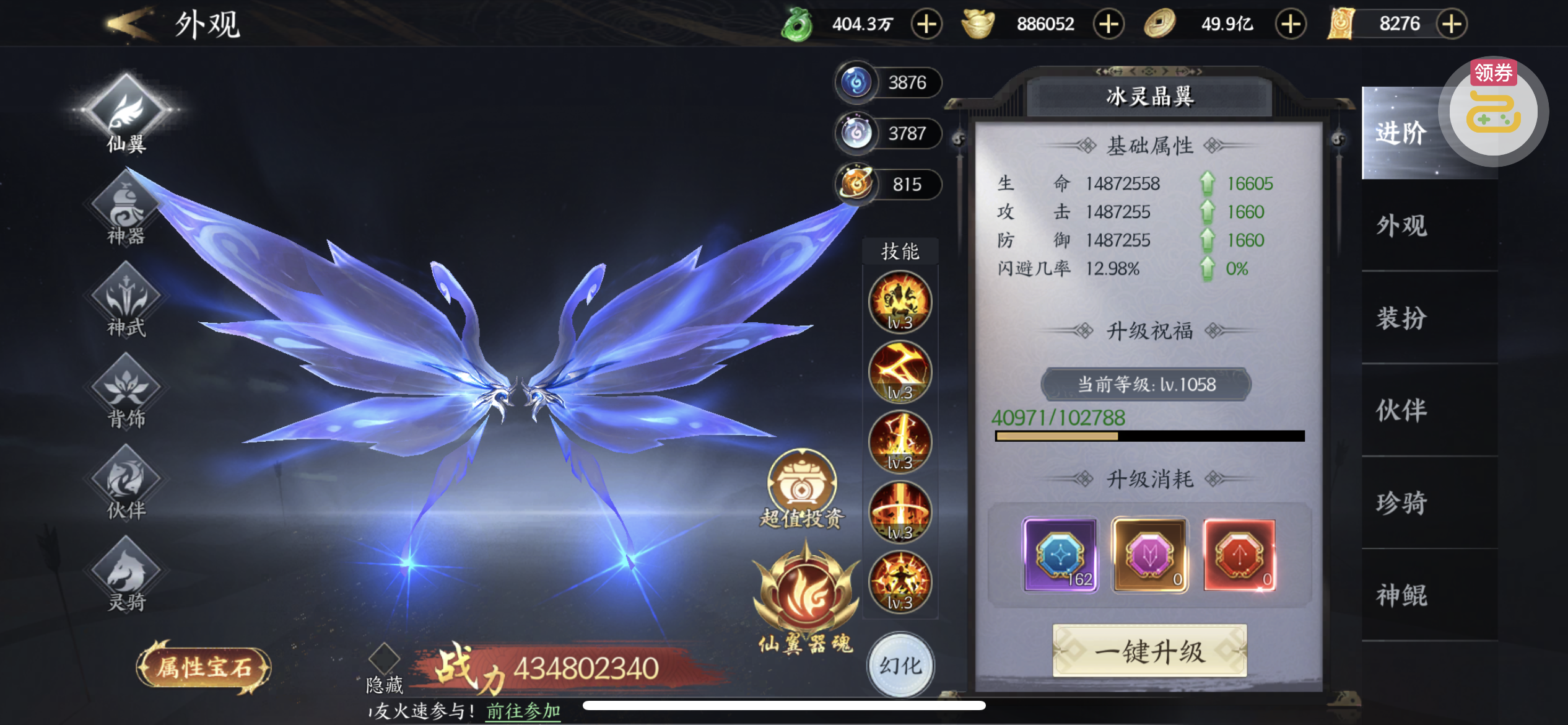
Task: Open 仙翼器魂 wing soul icon
Action: click(806, 595)
